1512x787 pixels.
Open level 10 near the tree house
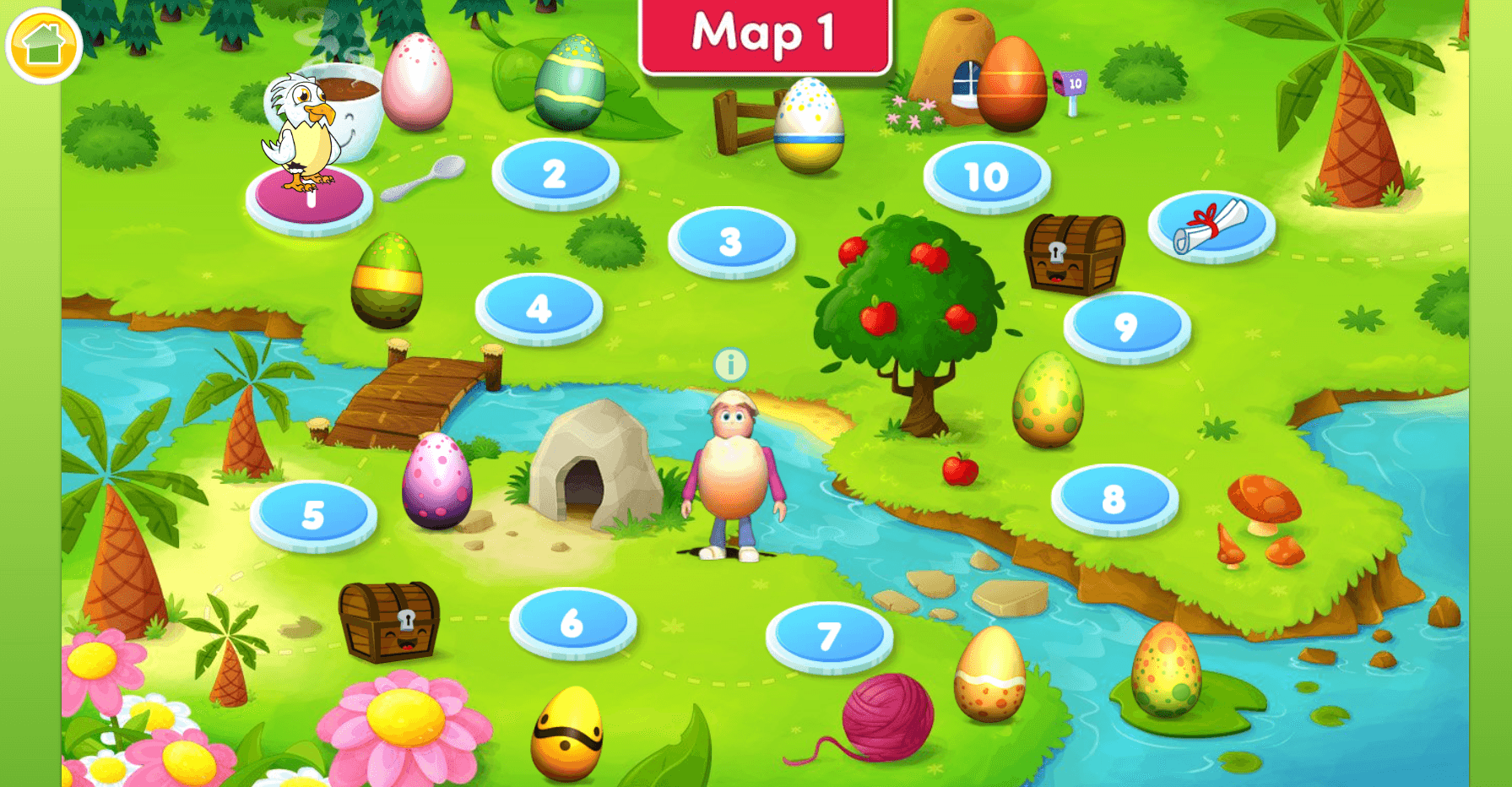[x=986, y=176]
